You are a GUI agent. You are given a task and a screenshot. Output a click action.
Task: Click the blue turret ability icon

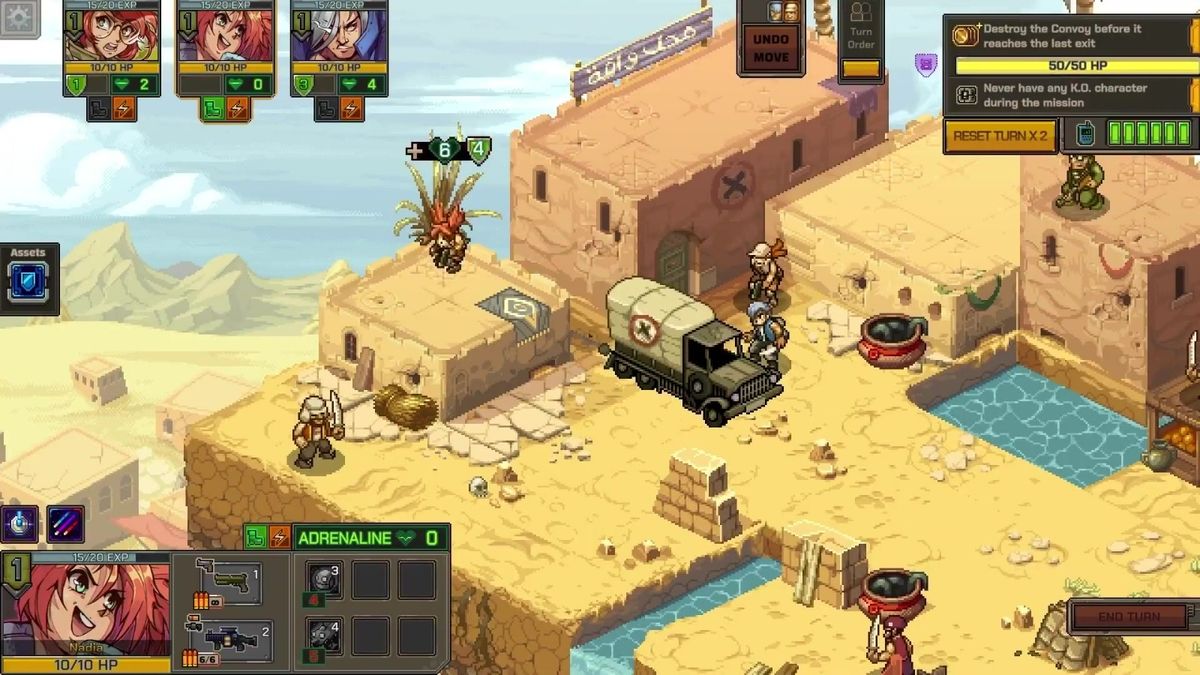tap(19, 524)
